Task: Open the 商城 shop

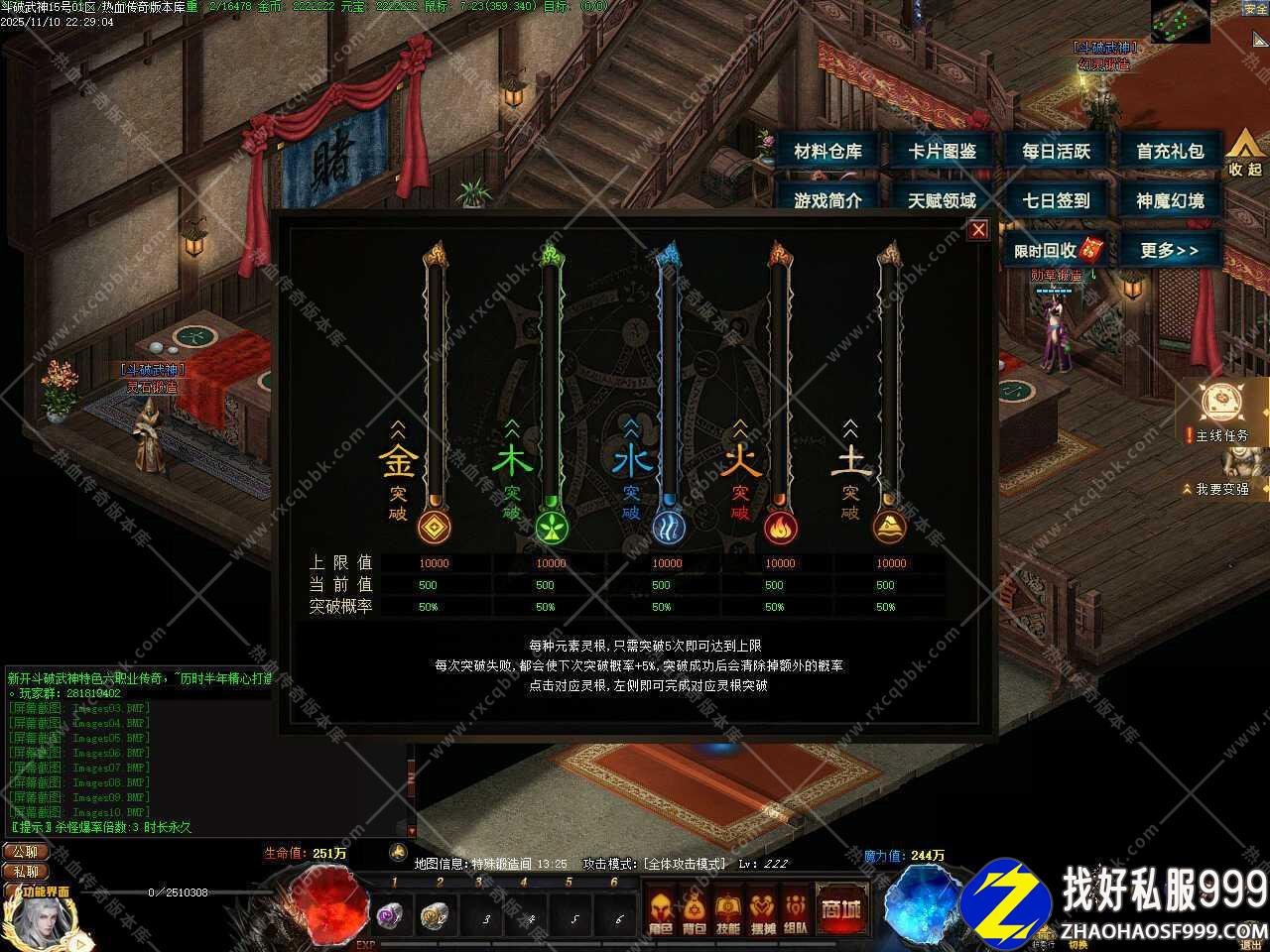Action: pyautogui.click(x=839, y=908)
